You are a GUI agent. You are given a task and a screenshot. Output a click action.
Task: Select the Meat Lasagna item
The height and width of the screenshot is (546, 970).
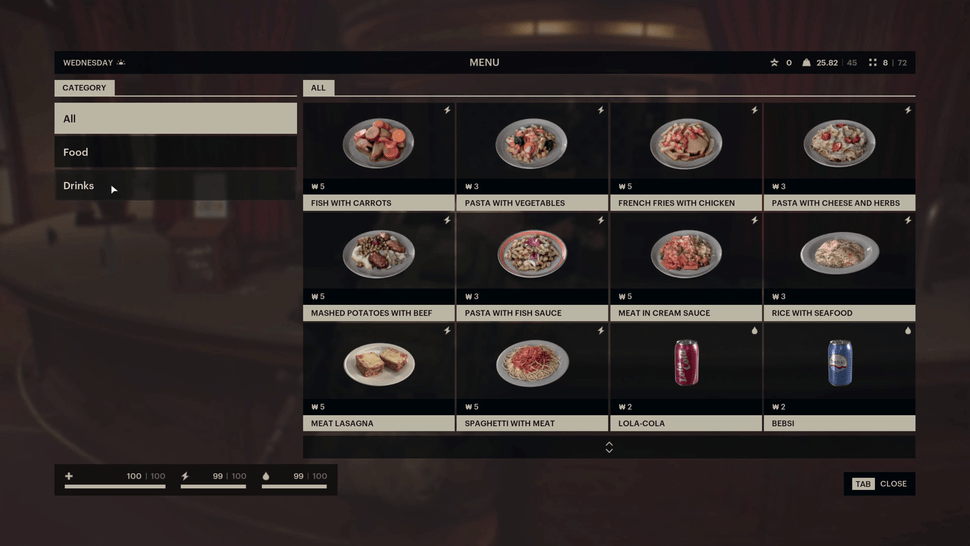(x=379, y=365)
